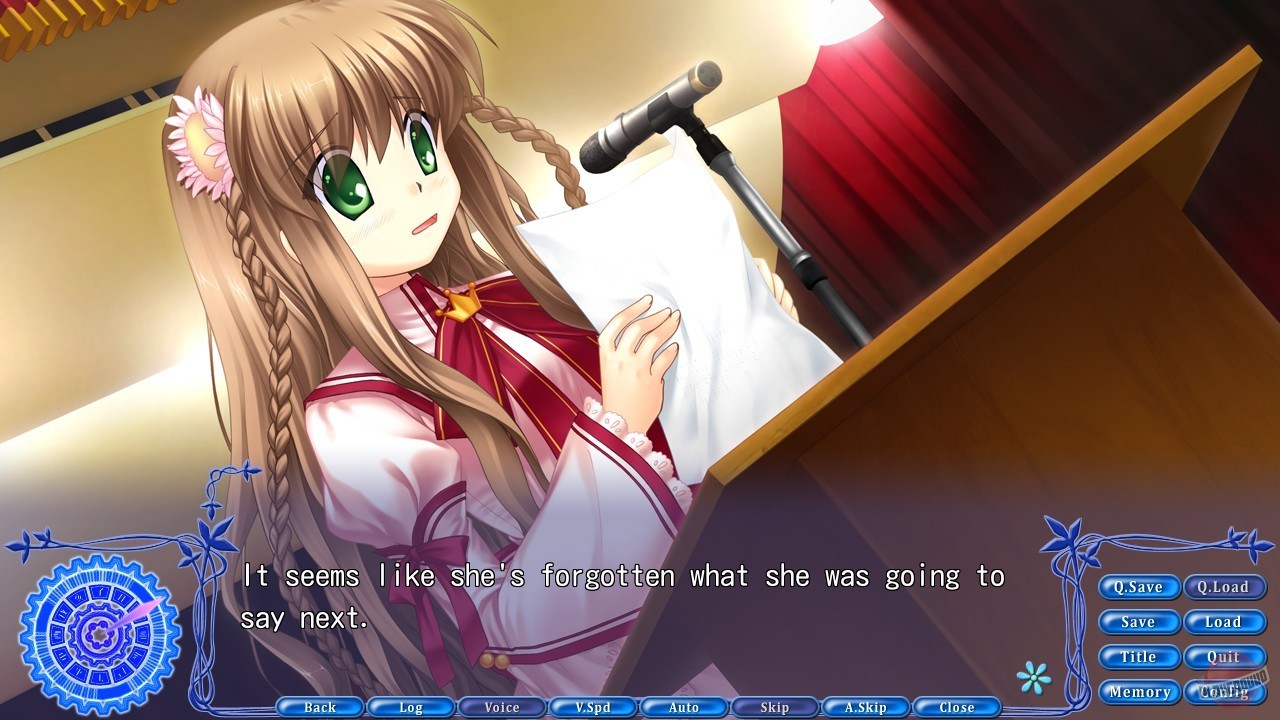1280x720 pixels.
Task: Quick load via the Q.Load button
Action: (x=1226, y=587)
